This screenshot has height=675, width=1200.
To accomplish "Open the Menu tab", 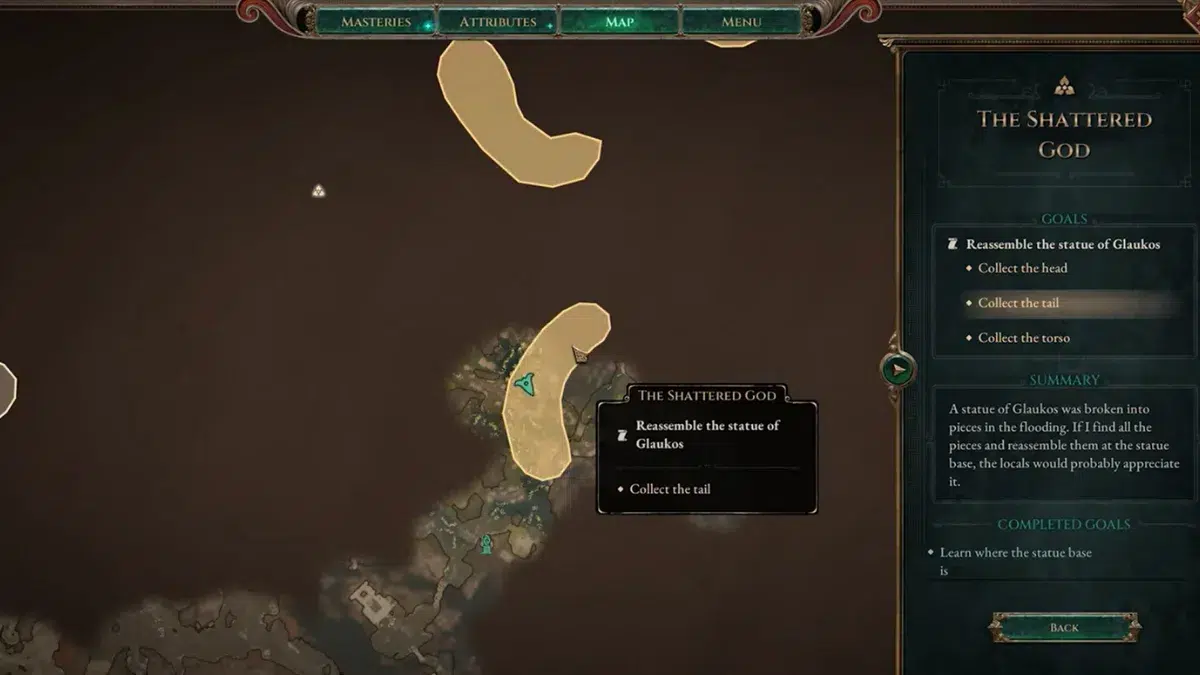I will click(x=741, y=22).
